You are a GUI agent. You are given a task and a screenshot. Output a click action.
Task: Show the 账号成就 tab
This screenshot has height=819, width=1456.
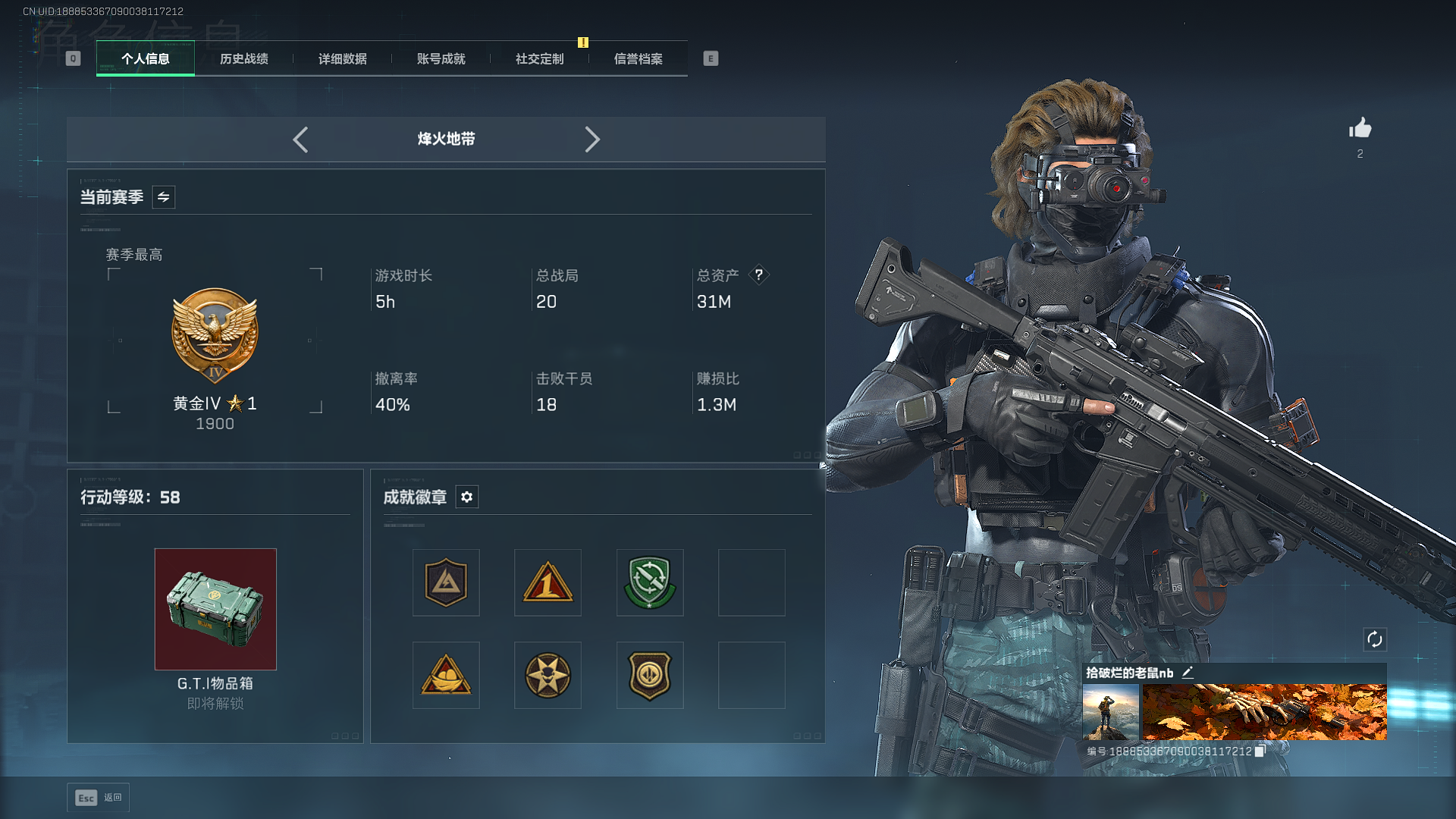(x=441, y=58)
